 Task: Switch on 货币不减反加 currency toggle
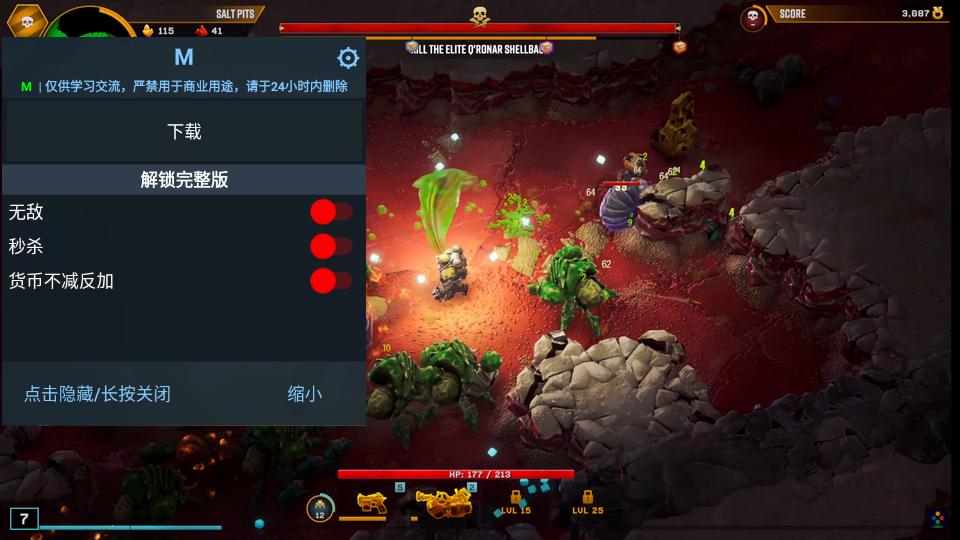point(330,281)
